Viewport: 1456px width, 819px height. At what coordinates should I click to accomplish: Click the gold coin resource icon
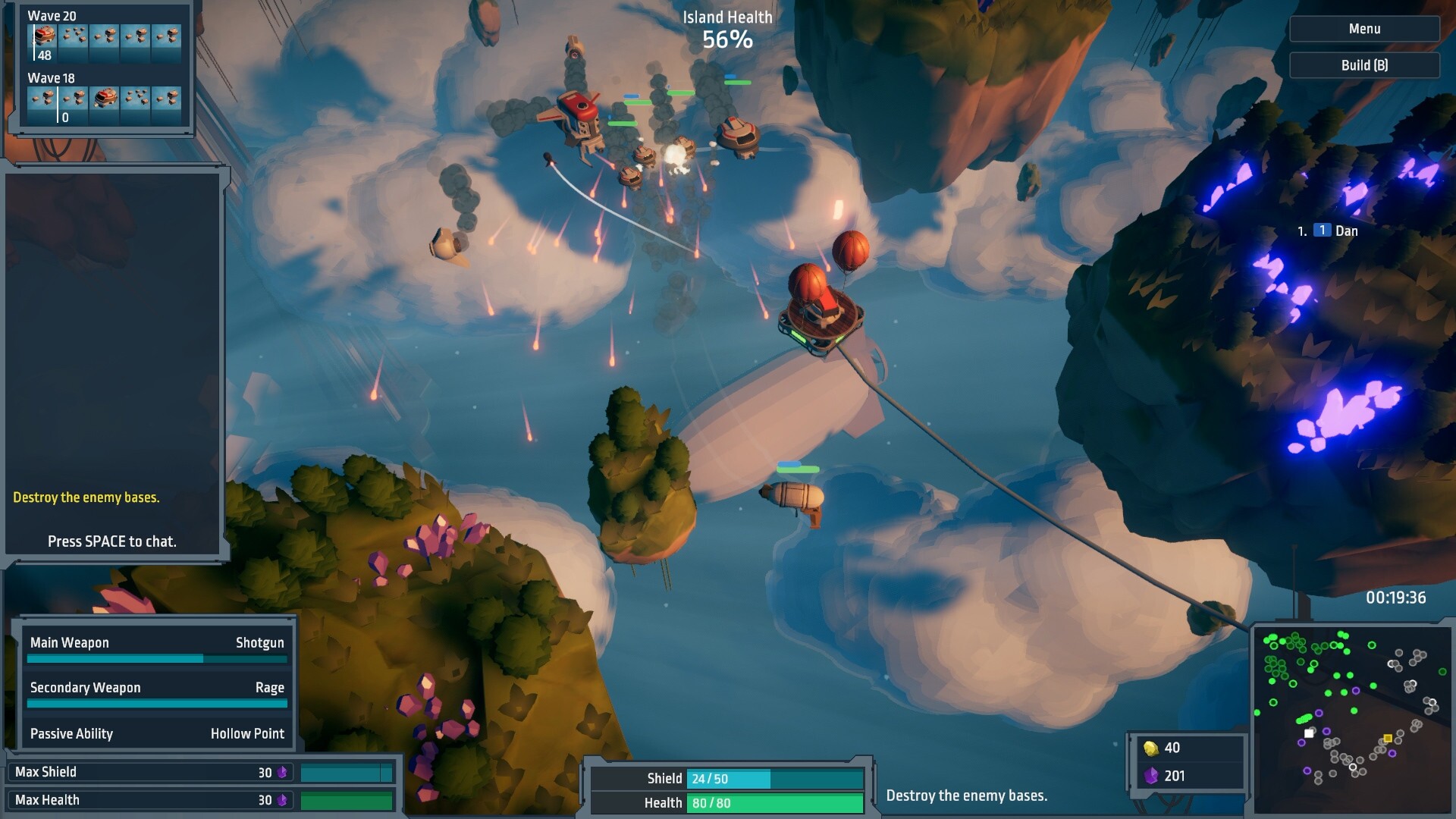(1151, 748)
